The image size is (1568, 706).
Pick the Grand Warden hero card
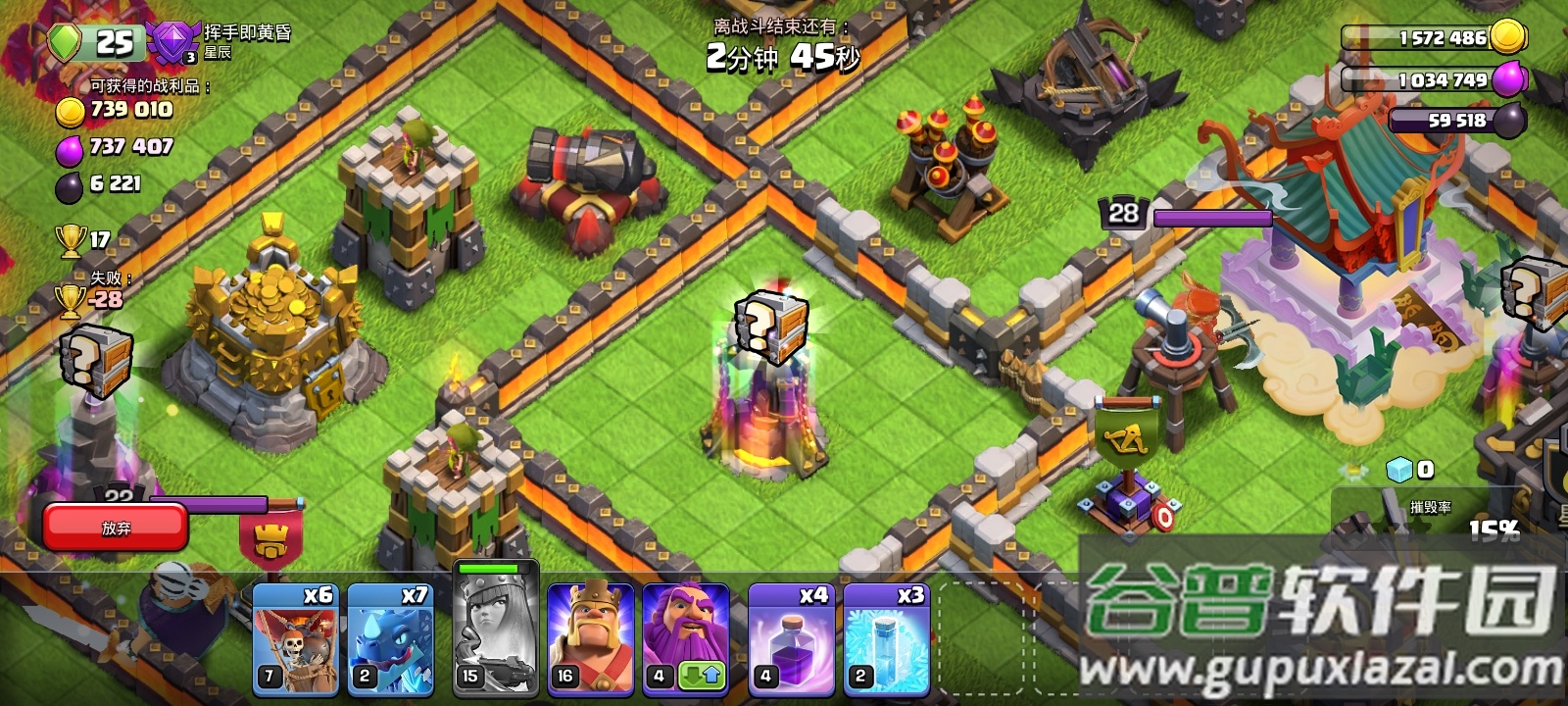(x=686, y=628)
